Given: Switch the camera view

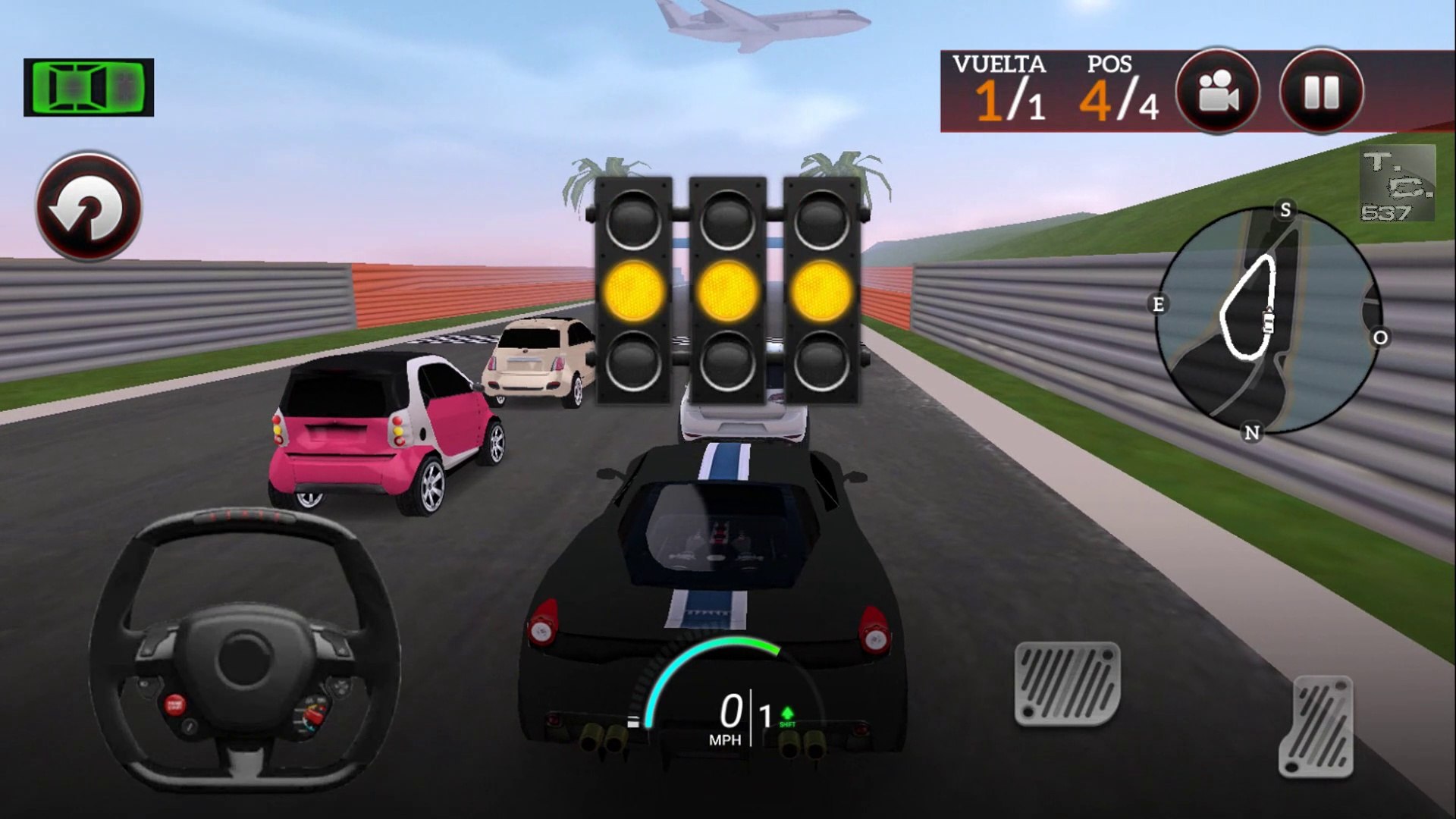Looking at the screenshot, I should click(1217, 92).
